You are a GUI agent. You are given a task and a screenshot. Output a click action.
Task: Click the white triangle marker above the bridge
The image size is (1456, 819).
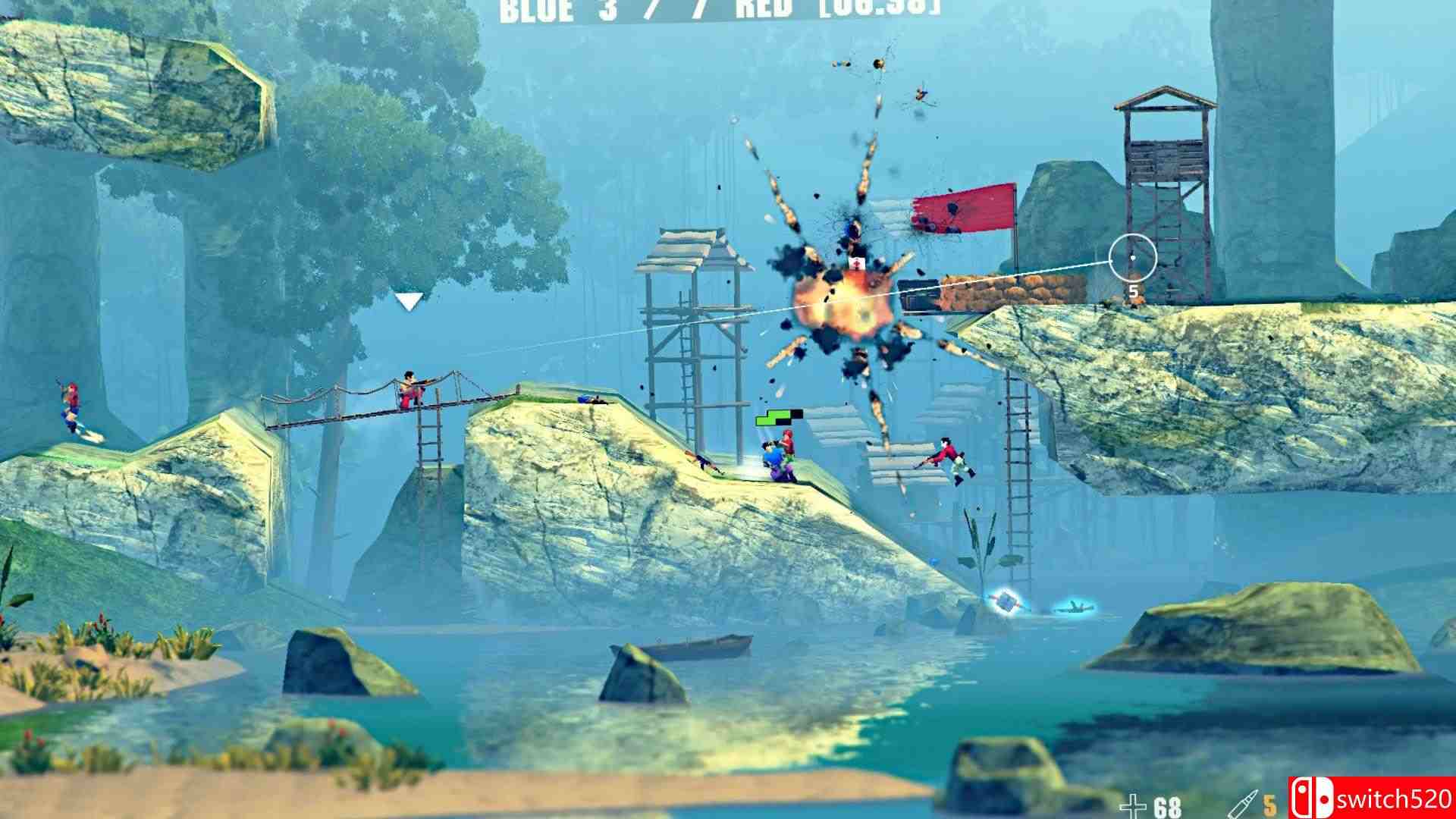pyautogui.click(x=409, y=301)
